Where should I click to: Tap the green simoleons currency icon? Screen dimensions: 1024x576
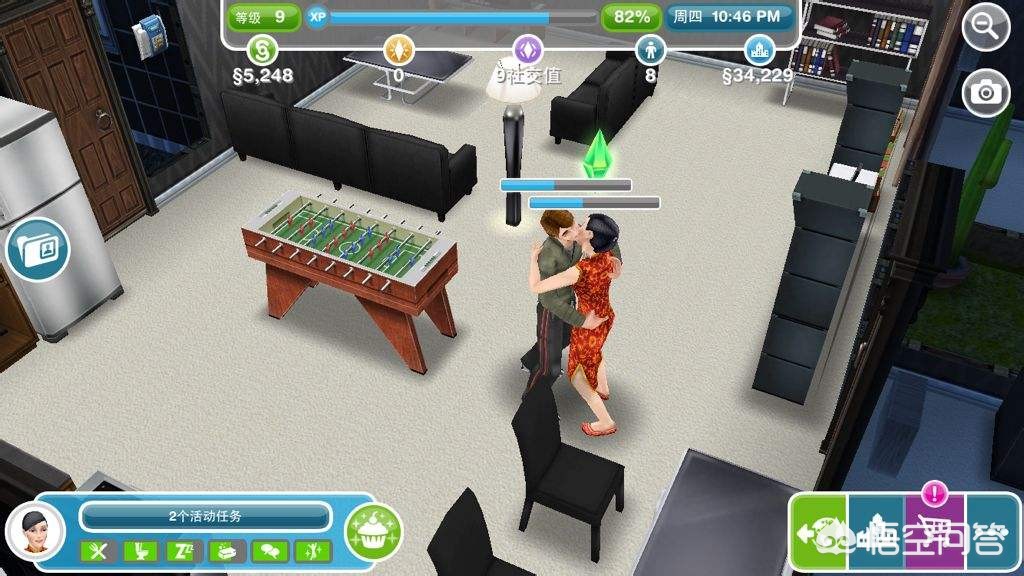click(x=262, y=49)
